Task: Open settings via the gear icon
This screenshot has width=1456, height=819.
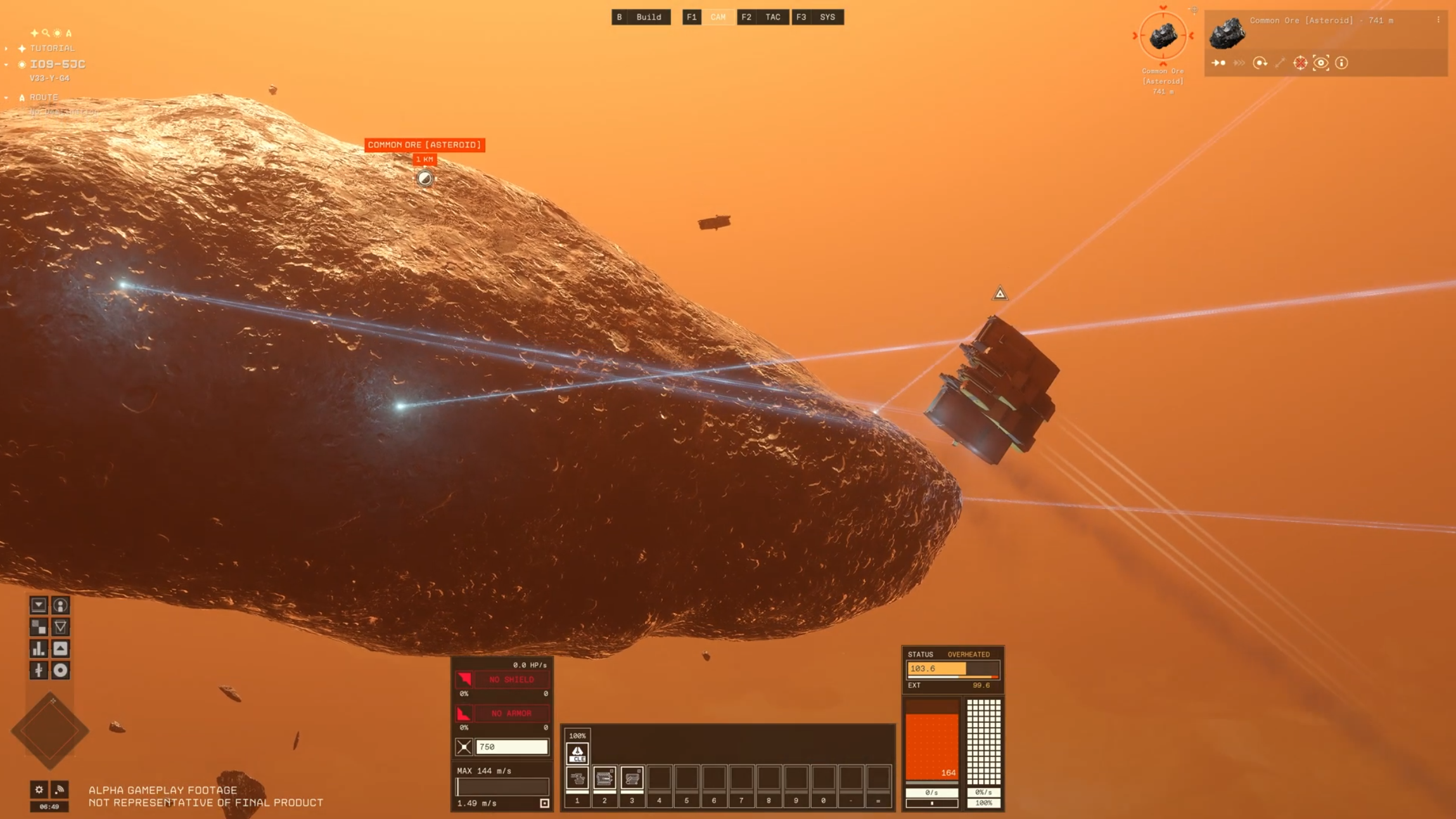Action: click(x=39, y=789)
